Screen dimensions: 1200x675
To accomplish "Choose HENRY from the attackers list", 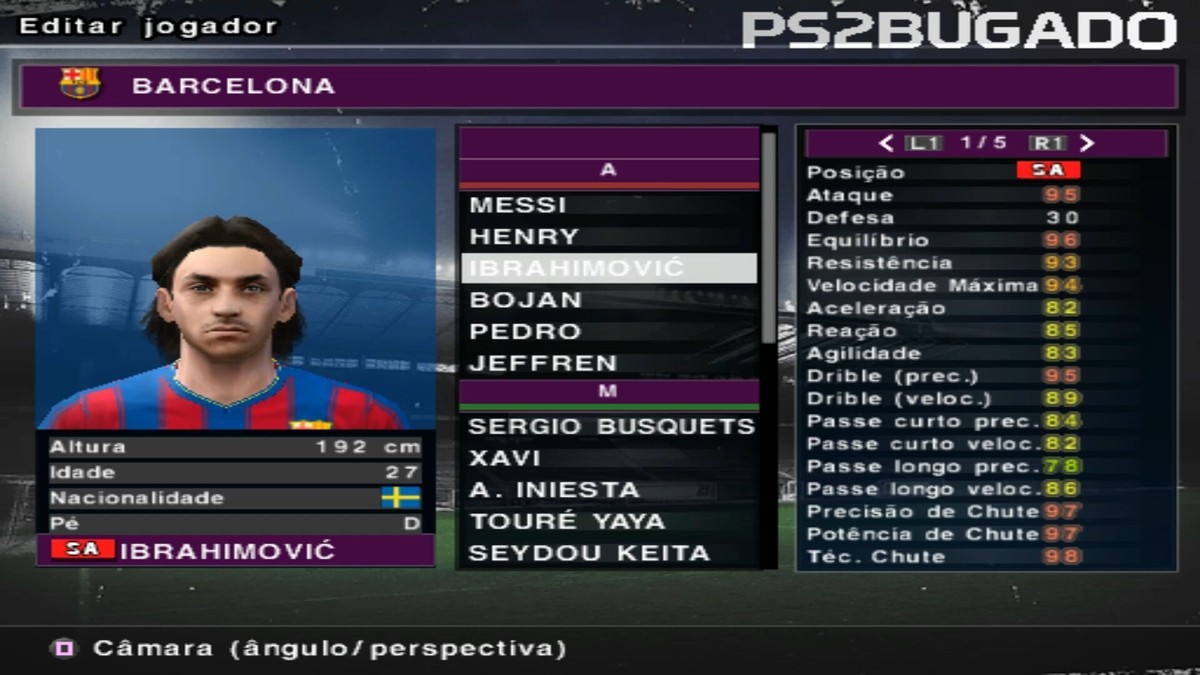I will [523, 237].
